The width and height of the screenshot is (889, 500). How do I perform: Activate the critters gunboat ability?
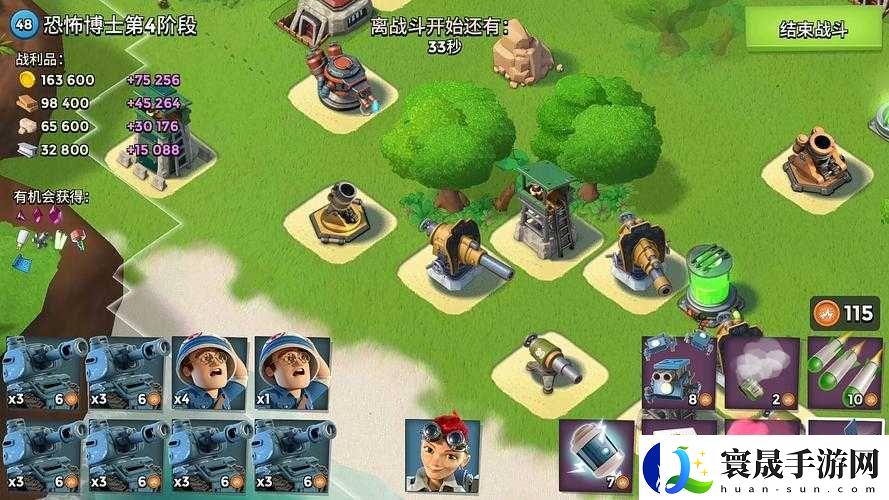click(x=677, y=372)
